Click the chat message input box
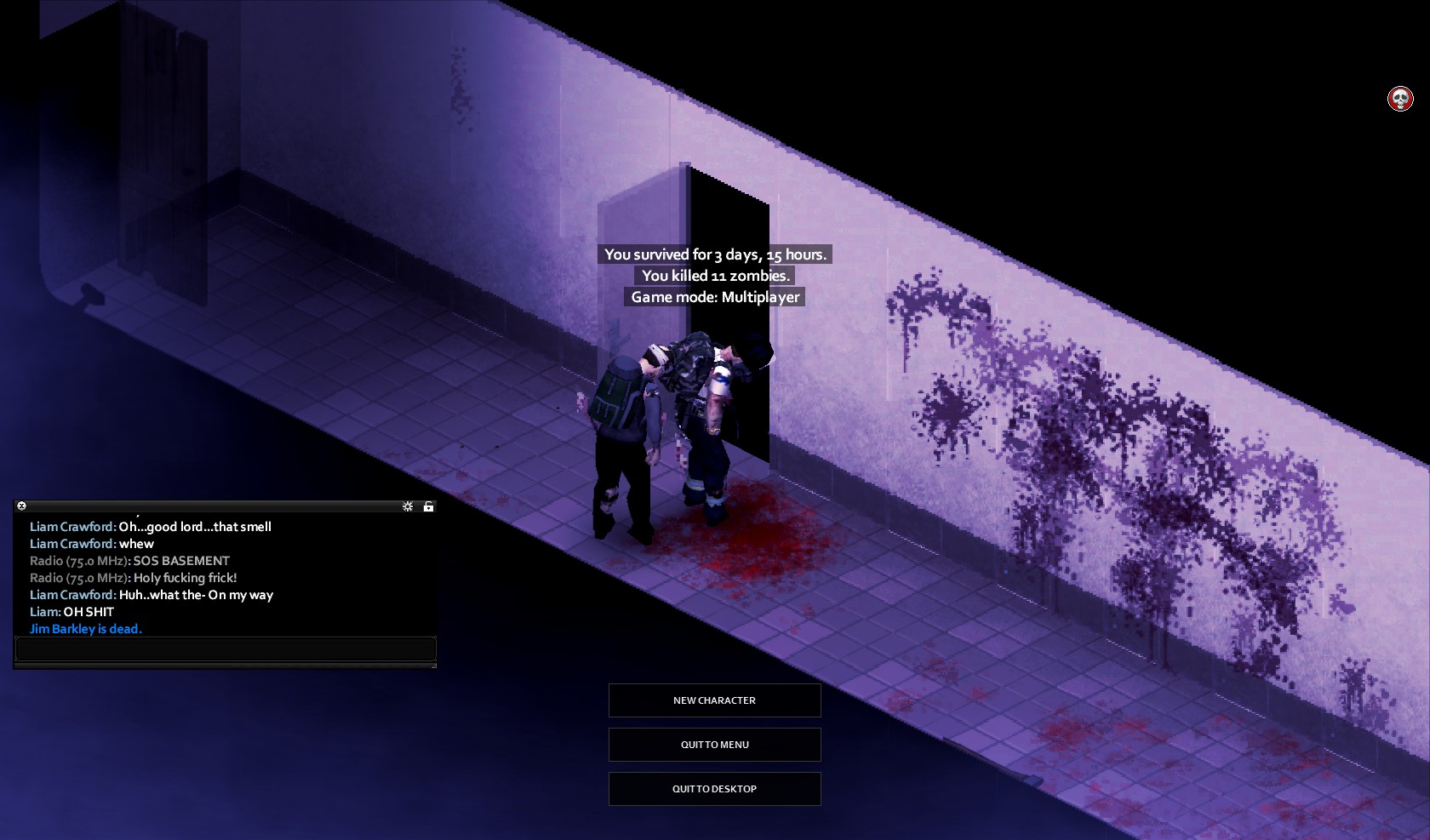Viewport: 1430px width, 840px height. (226, 649)
